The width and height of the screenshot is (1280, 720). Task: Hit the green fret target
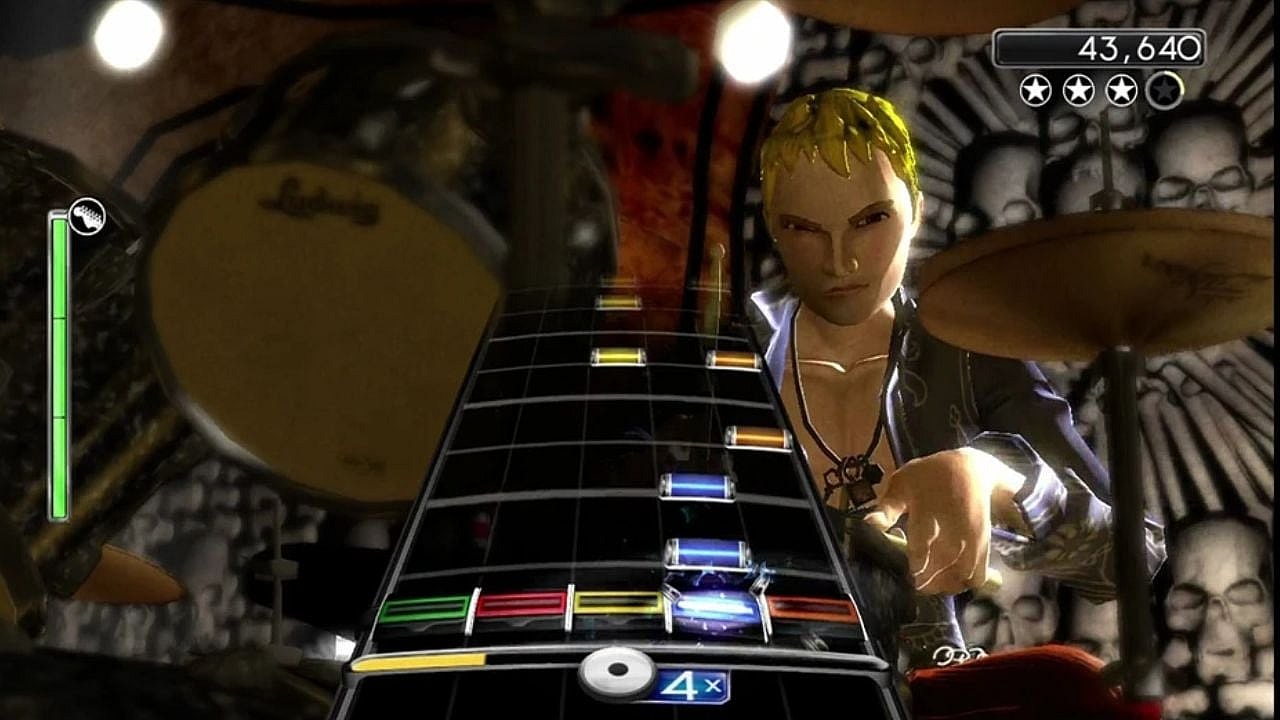(x=424, y=608)
